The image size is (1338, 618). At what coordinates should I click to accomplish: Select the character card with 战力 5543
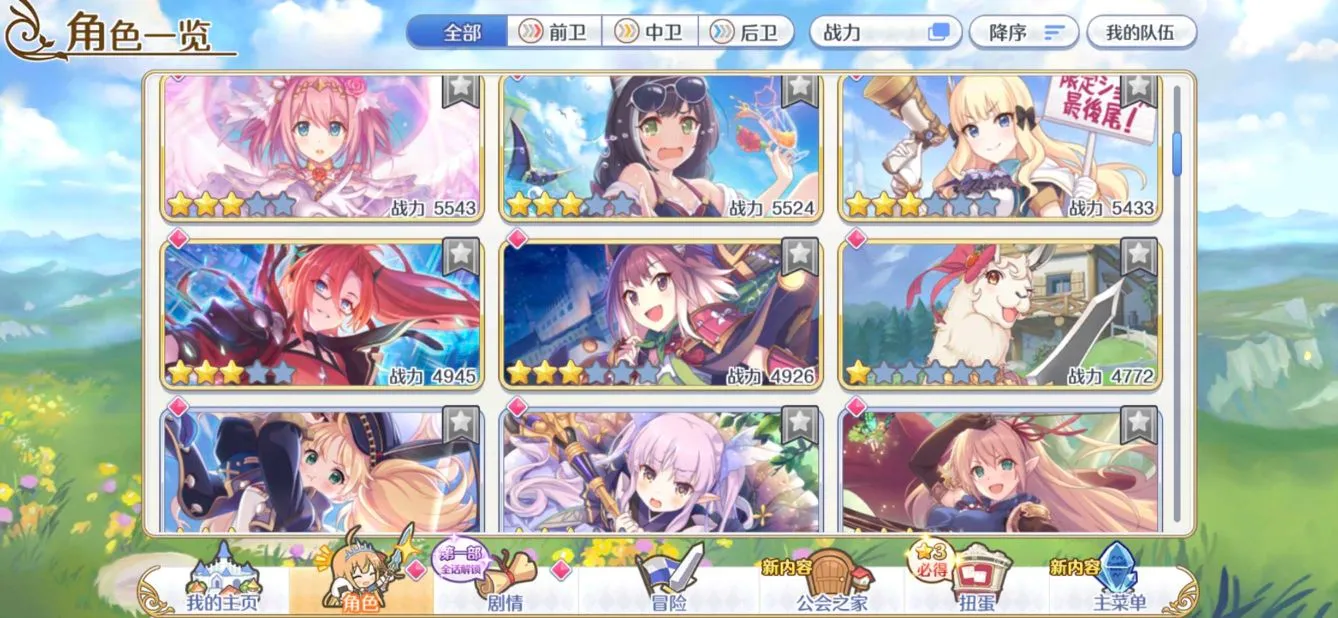[x=322, y=148]
